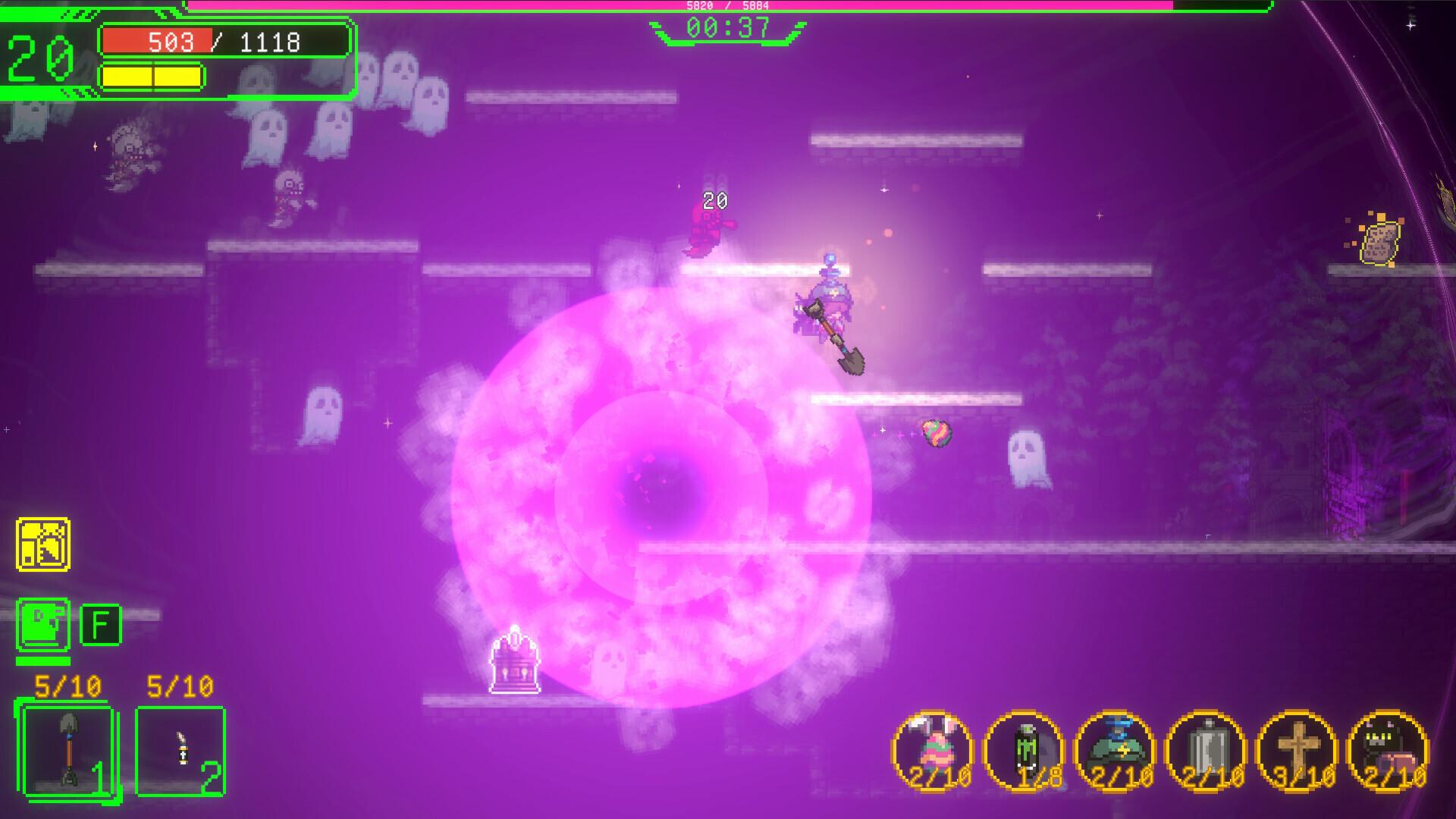Click the yellow map icon
This screenshot has height=819, width=1456.
click(43, 544)
